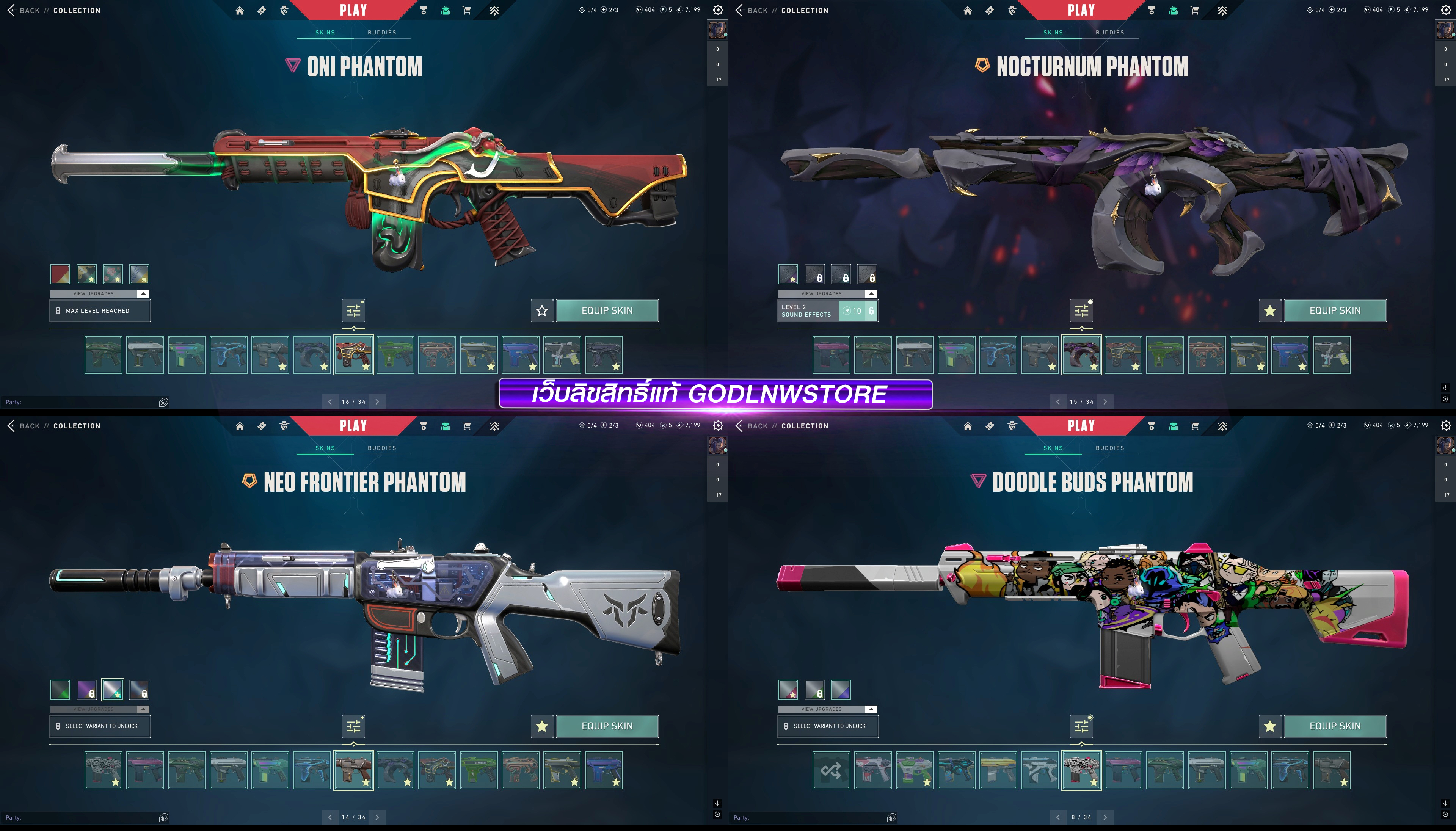The height and width of the screenshot is (831, 1456).
Task: Go to the previous skin before 8 / 34
Action: tap(1057, 817)
